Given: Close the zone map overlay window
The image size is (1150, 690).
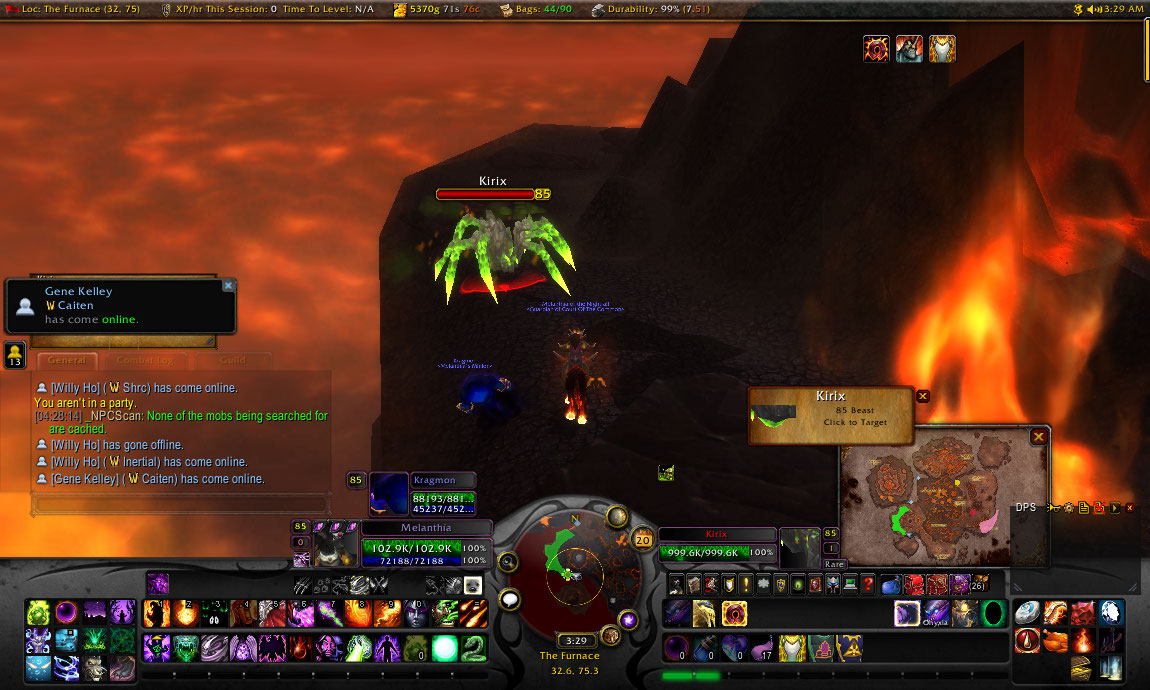Looking at the screenshot, I should (1039, 437).
